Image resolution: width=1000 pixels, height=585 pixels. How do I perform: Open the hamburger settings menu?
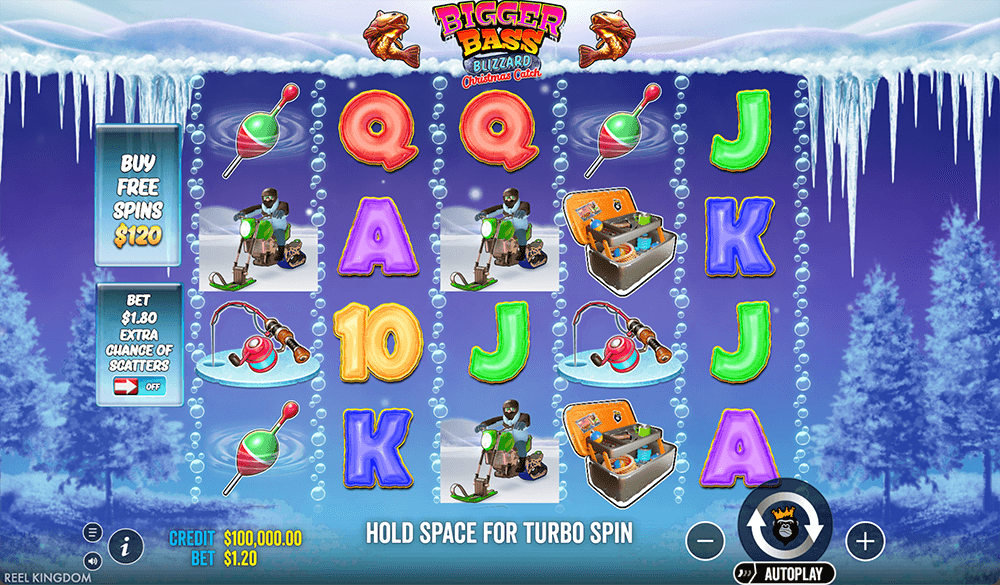(93, 532)
